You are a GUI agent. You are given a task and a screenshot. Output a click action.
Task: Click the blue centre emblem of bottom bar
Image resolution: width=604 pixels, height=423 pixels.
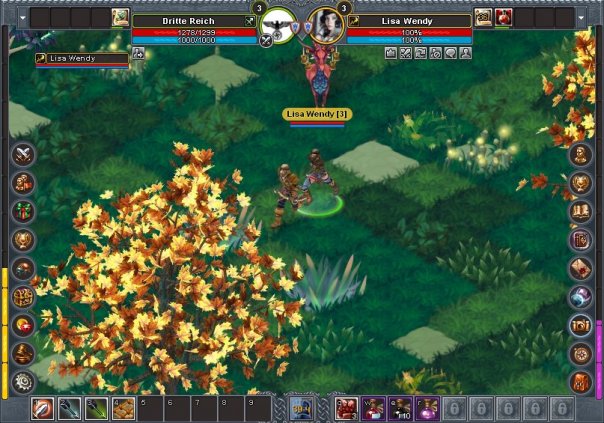[301, 408]
